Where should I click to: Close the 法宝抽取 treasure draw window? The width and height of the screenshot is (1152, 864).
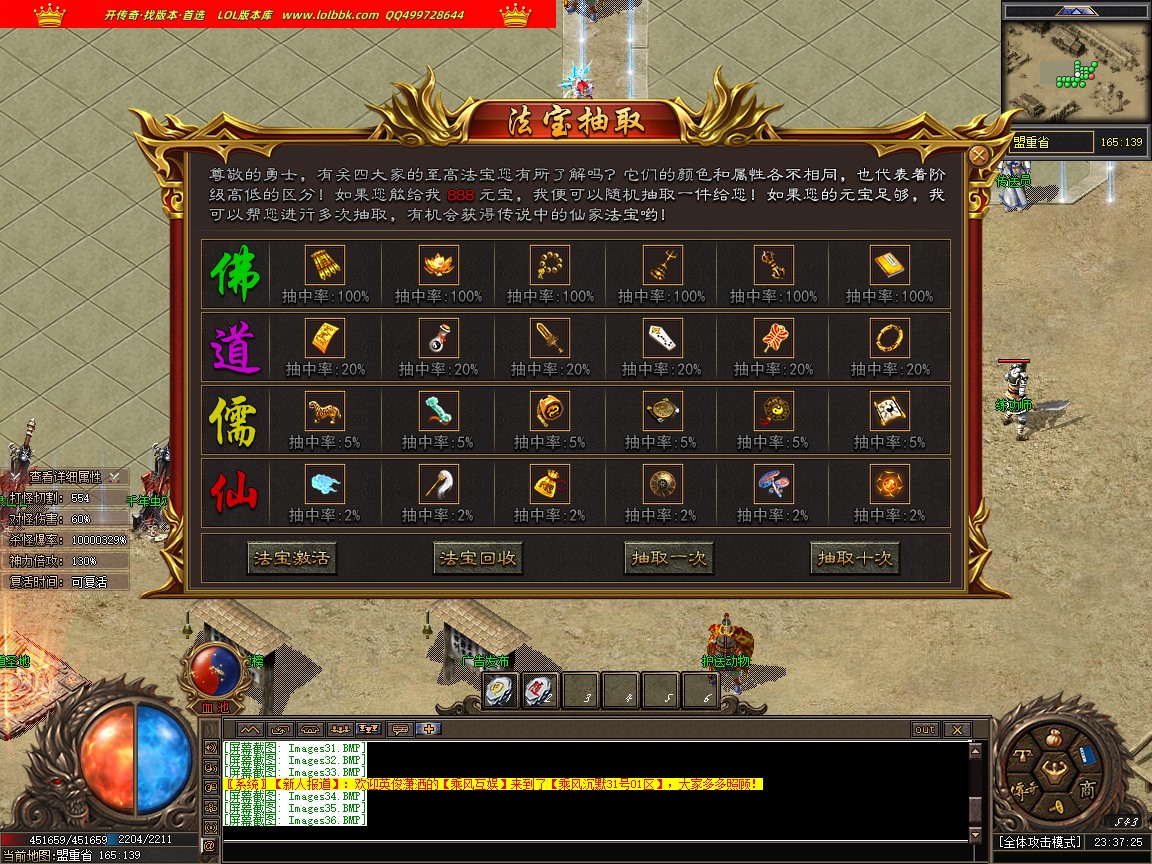(x=979, y=155)
